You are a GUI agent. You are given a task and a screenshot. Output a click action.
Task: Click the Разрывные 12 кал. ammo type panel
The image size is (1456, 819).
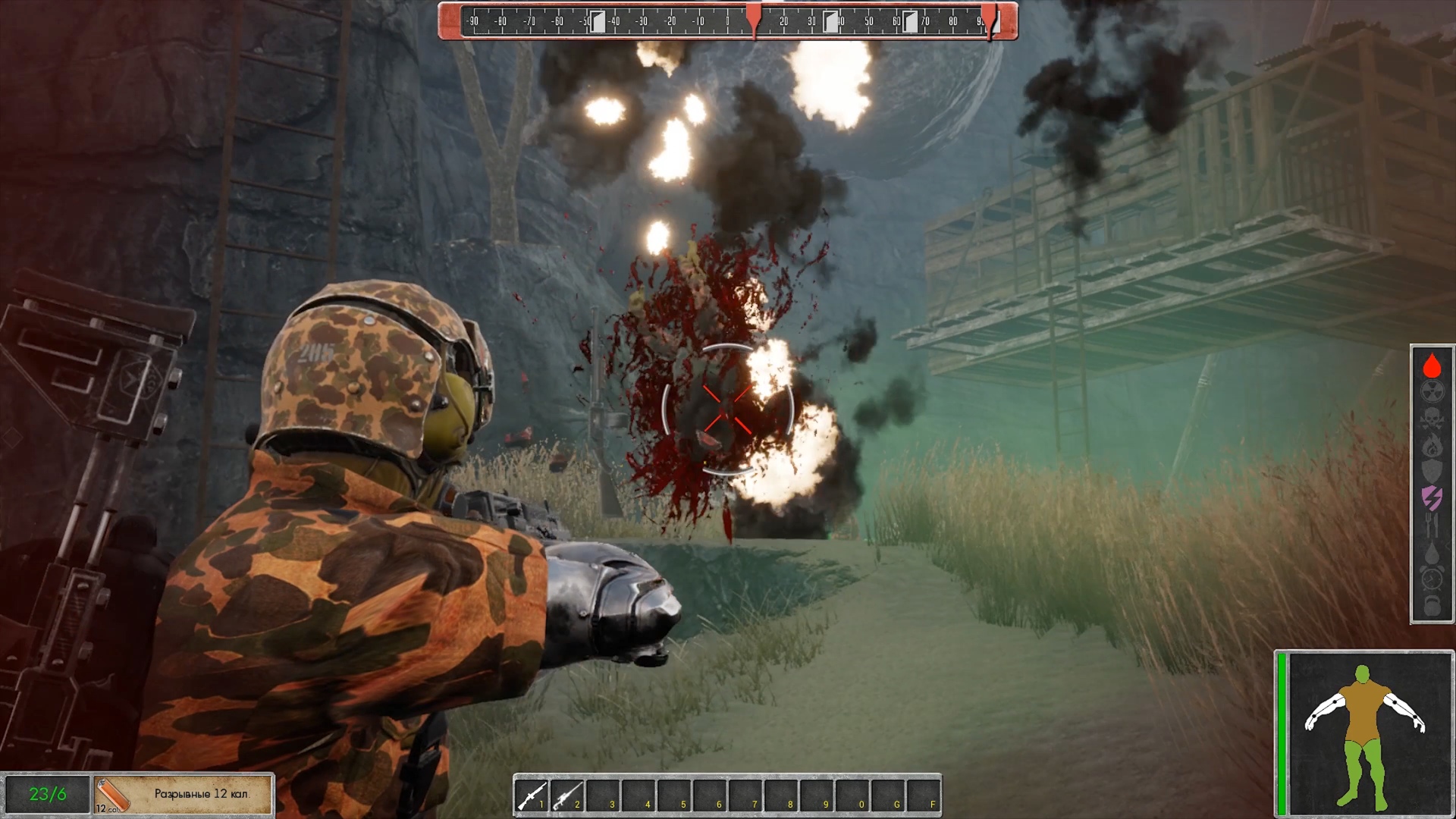click(183, 795)
